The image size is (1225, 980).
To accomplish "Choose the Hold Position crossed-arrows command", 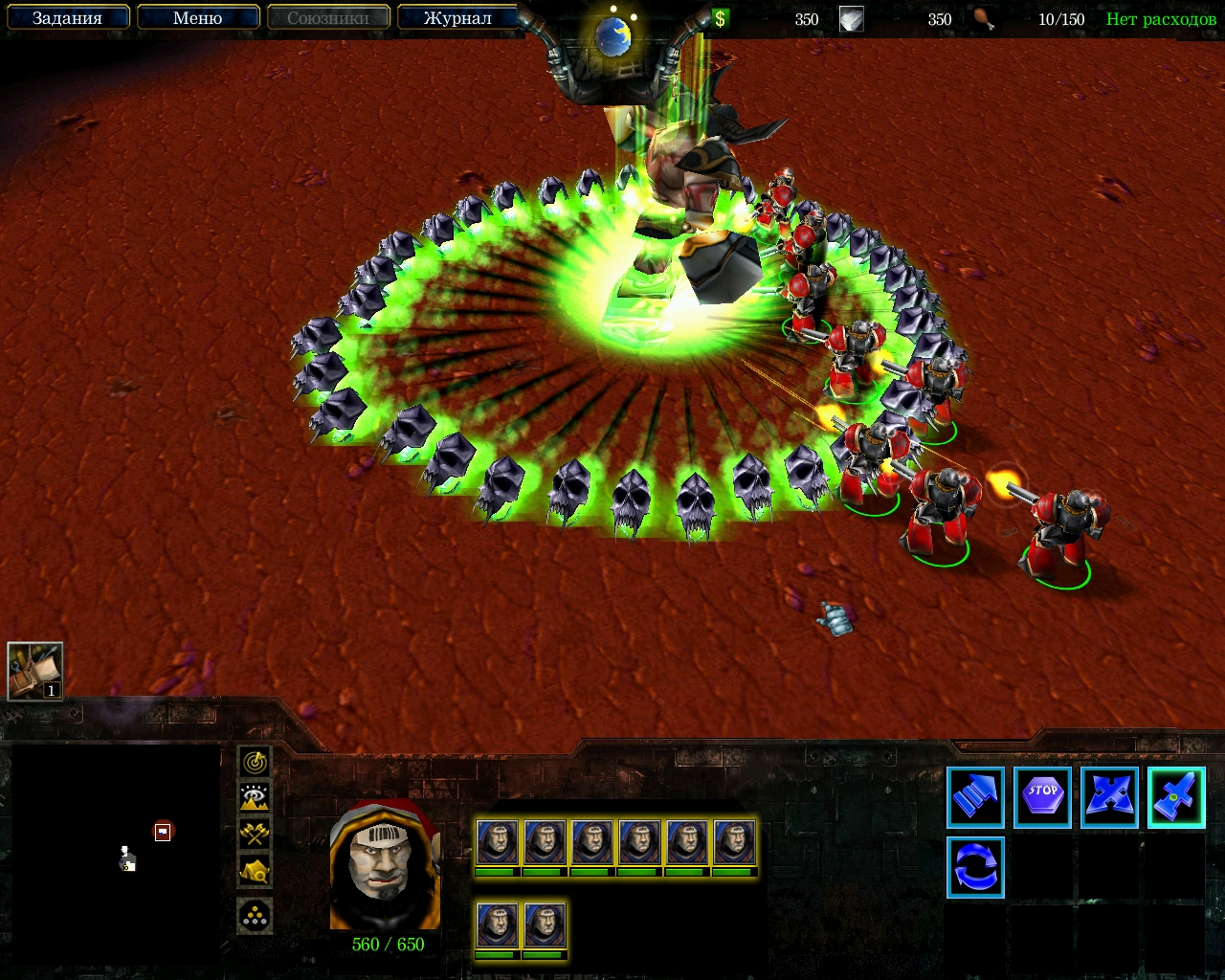I will (x=1109, y=797).
